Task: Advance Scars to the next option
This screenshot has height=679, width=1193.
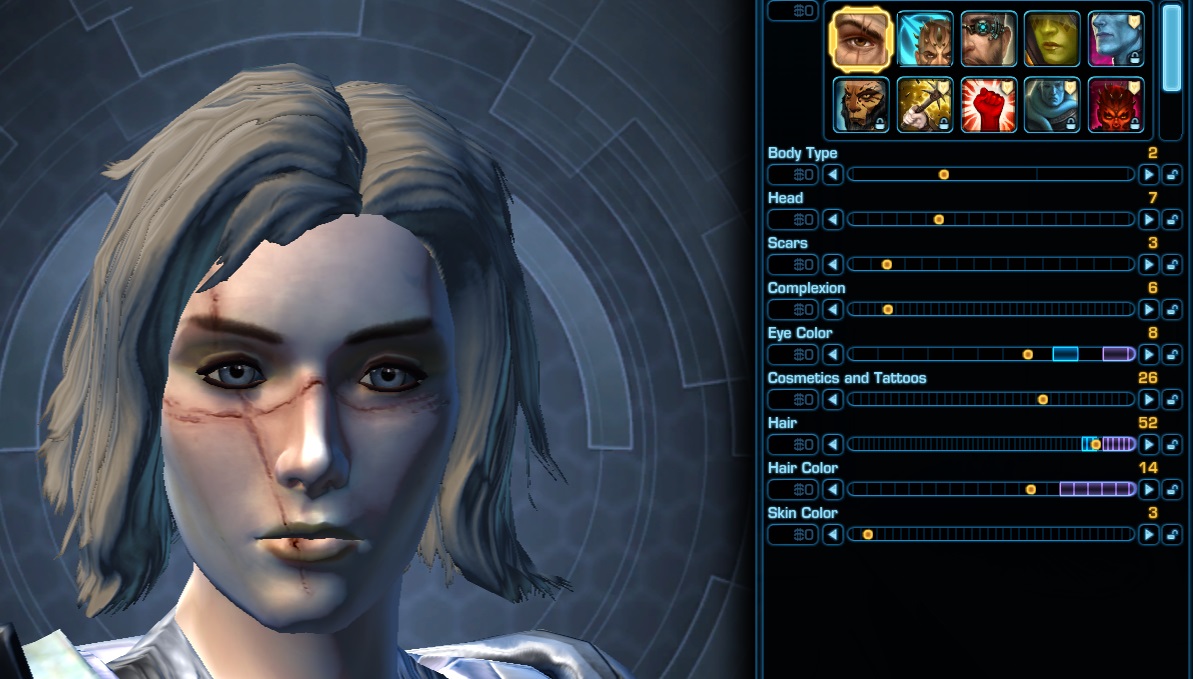Action: click(x=1148, y=264)
